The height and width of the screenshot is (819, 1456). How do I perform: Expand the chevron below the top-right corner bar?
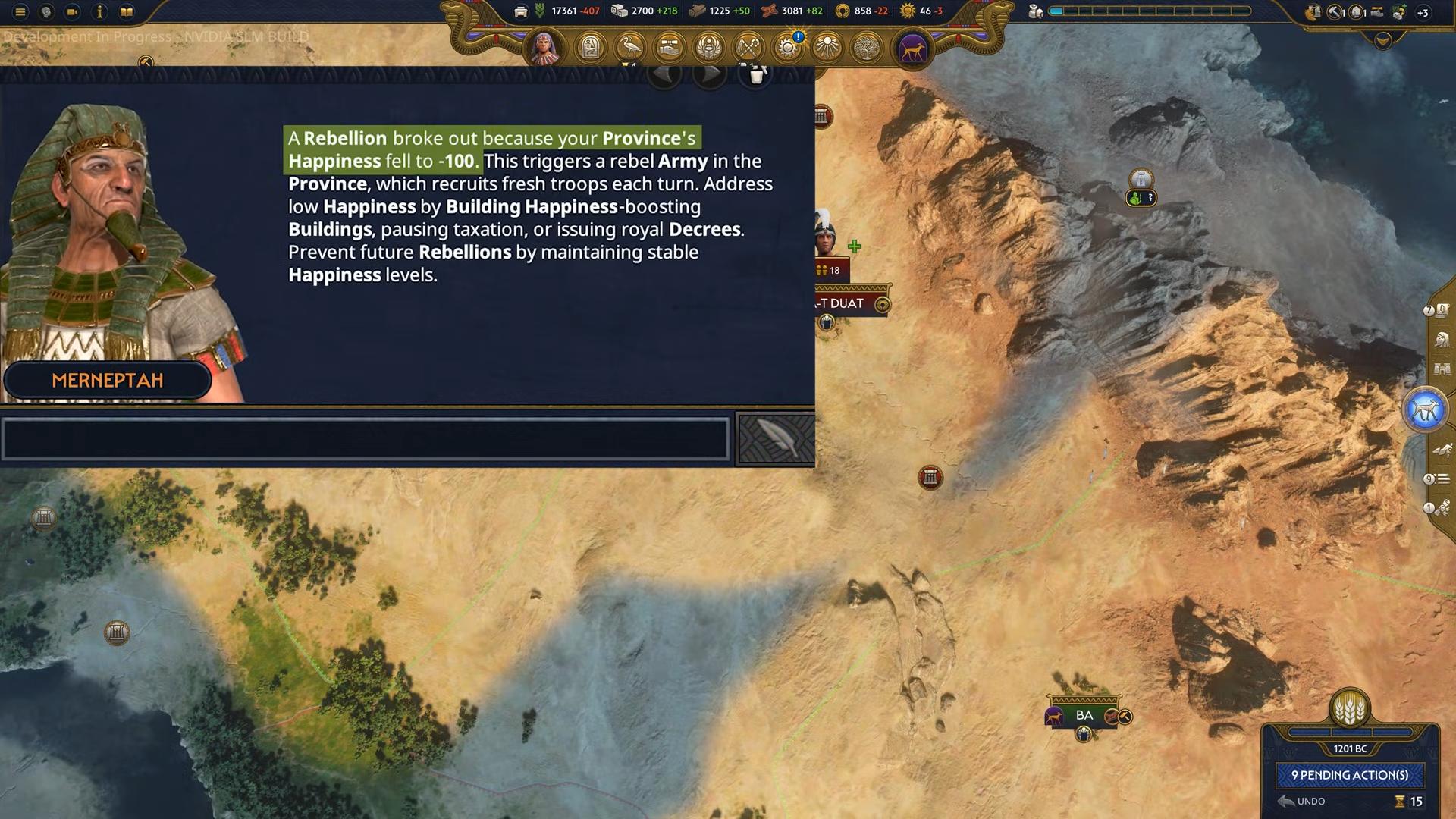(x=1383, y=42)
